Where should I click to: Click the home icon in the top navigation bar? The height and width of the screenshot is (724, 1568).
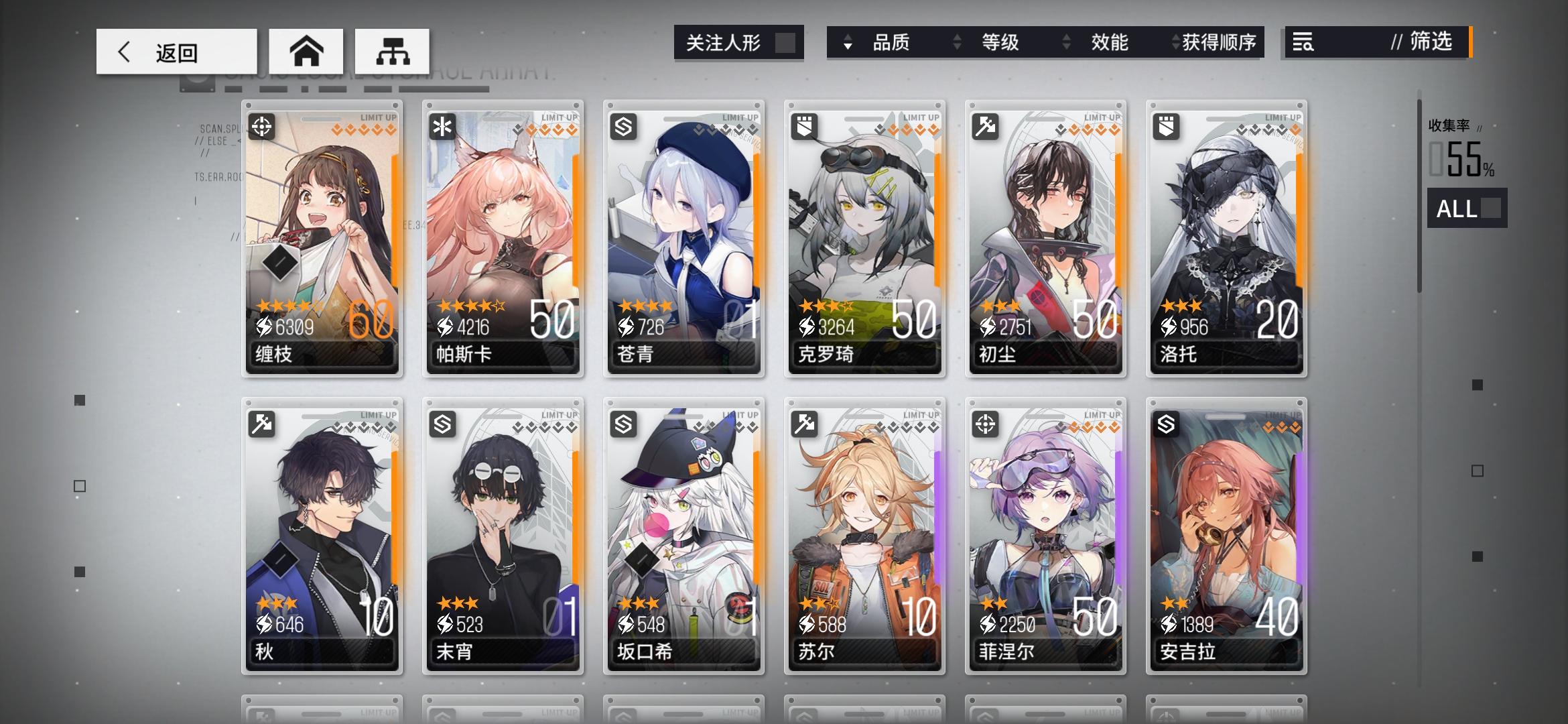tap(307, 50)
